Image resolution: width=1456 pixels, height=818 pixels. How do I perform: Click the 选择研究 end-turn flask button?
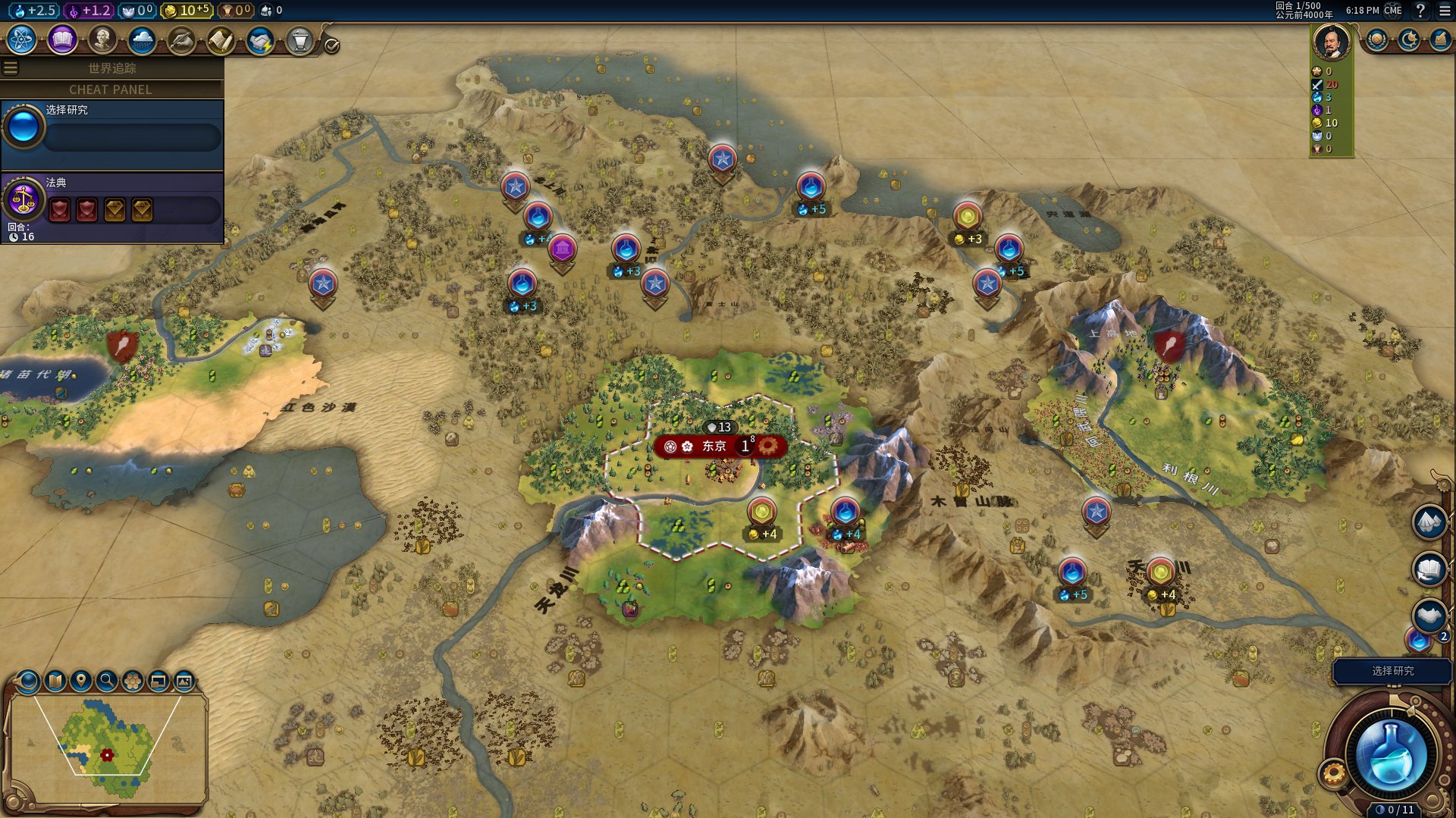pyautogui.click(x=1391, y=755)
